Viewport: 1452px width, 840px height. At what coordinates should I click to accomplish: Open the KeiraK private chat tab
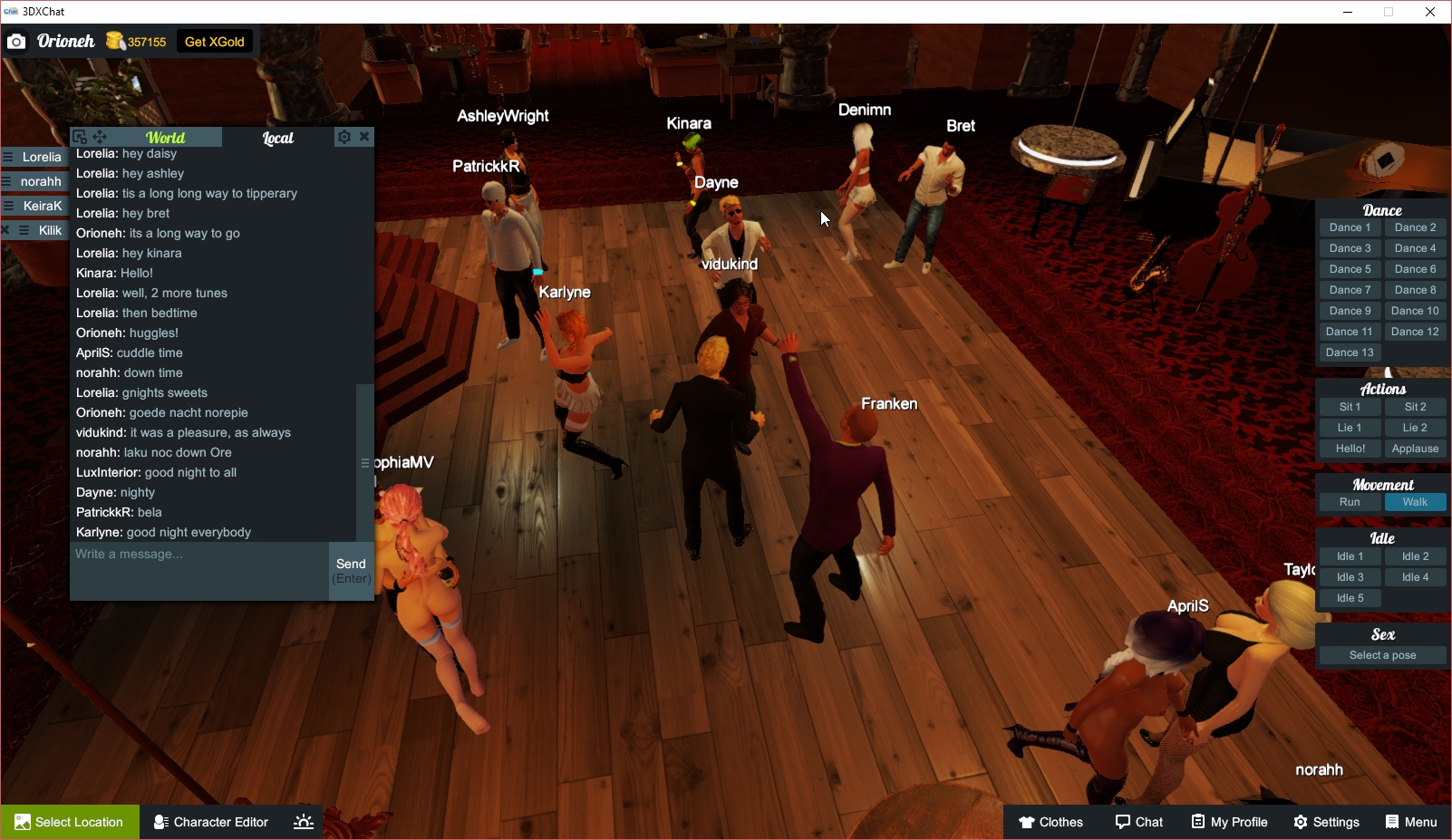[41, 206]
